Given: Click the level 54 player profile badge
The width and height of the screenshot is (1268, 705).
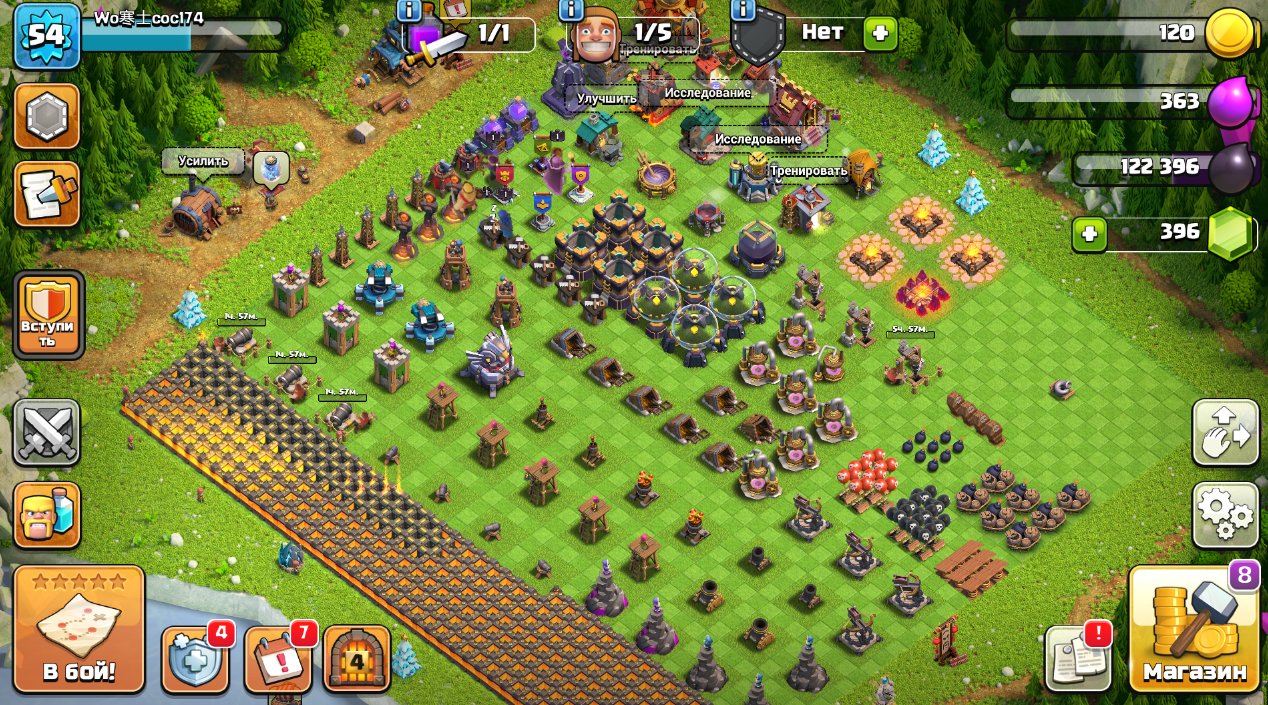Looking at the screenshot, I should 47,35.
